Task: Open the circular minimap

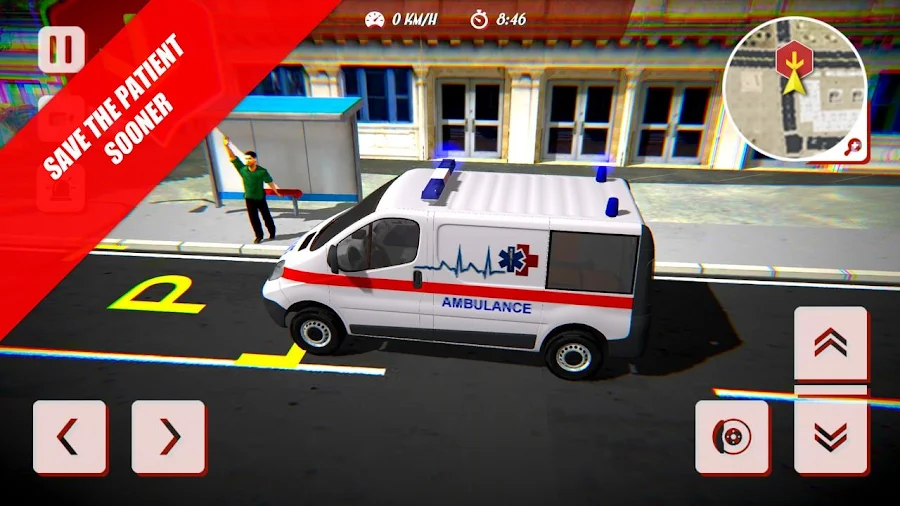Action: [x=795, y=88]
